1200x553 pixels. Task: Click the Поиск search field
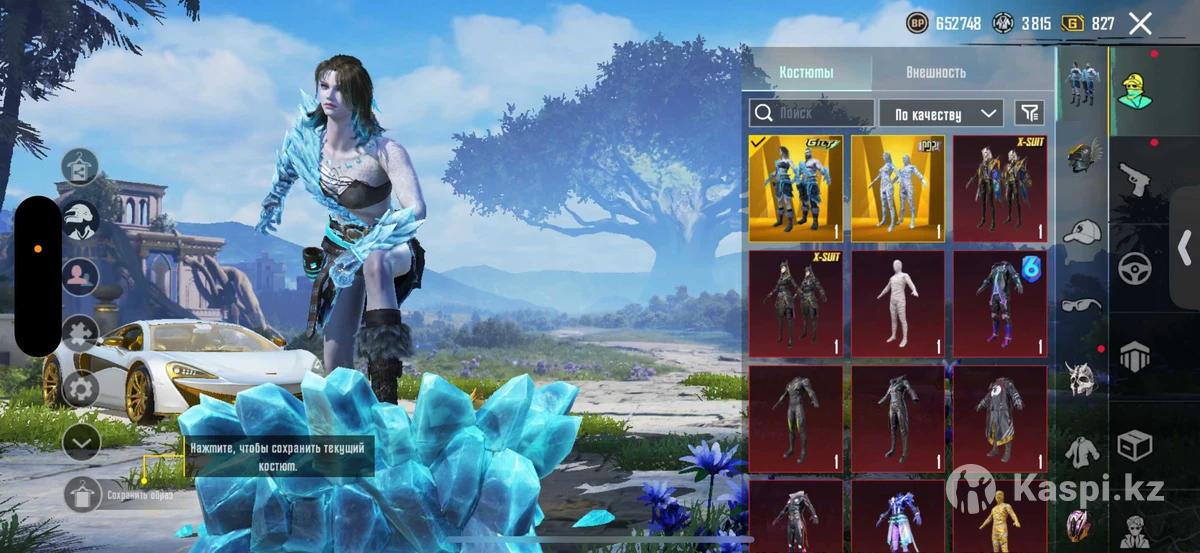pyautogui.click(x=812, y=113)
